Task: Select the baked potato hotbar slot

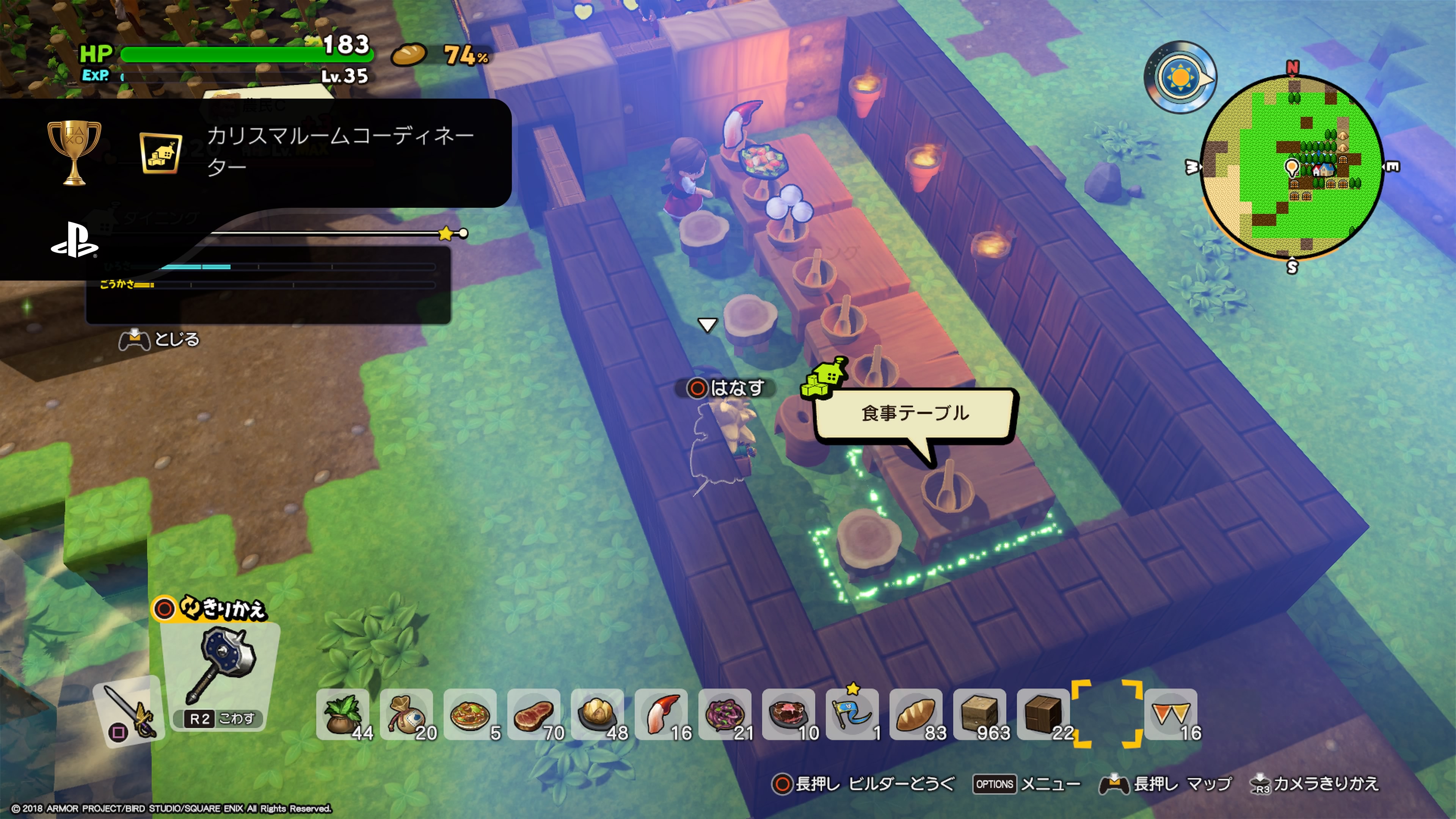Action: tap(598, 715)
